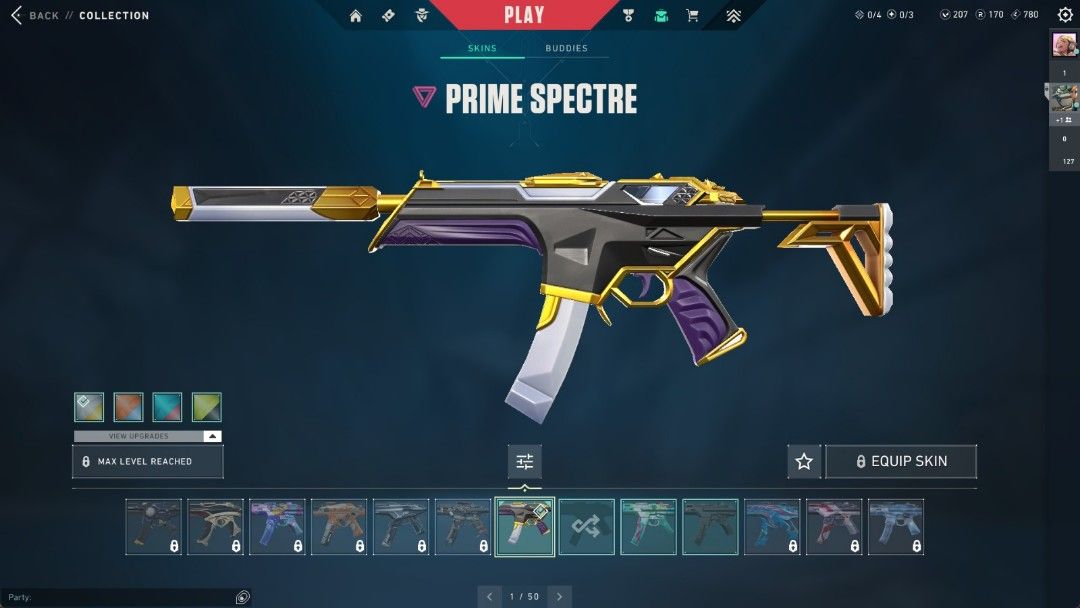Select the Skins tab
1080x608 pixels.
482,48
